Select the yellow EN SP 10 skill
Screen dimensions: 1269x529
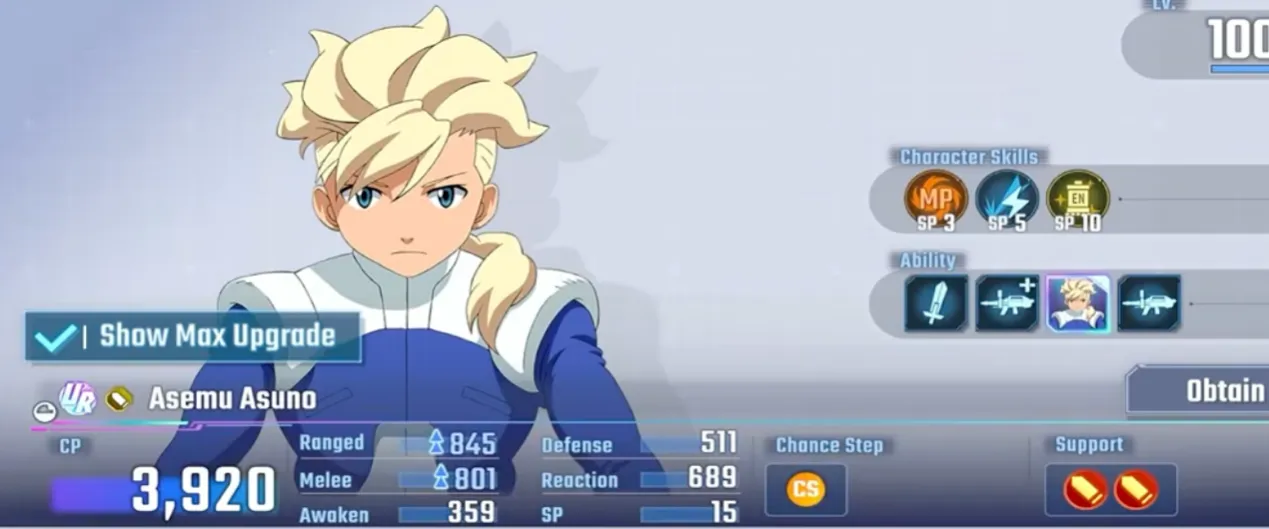[1077, 198]
